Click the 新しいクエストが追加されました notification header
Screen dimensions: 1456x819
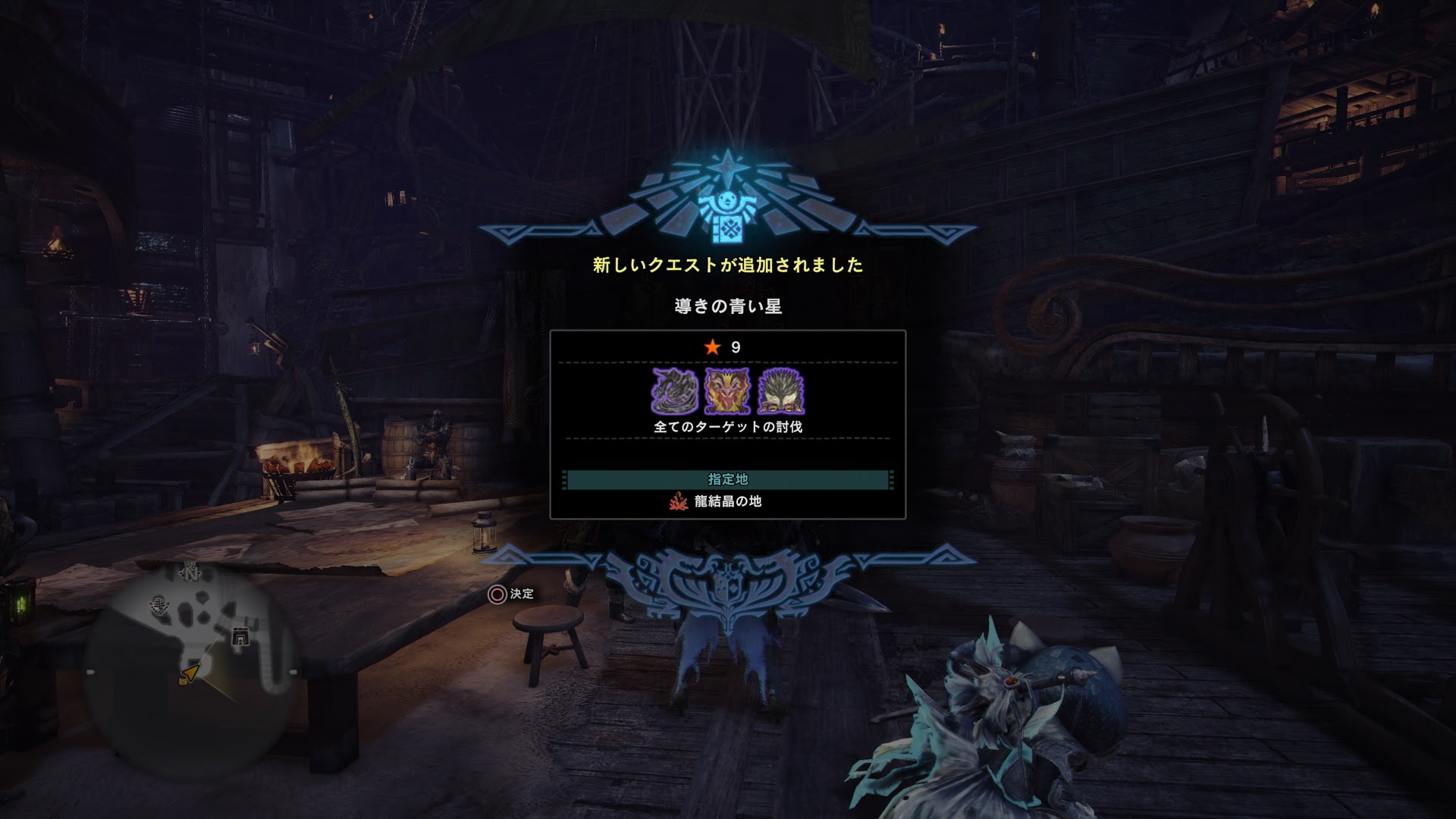coord(726,266)
